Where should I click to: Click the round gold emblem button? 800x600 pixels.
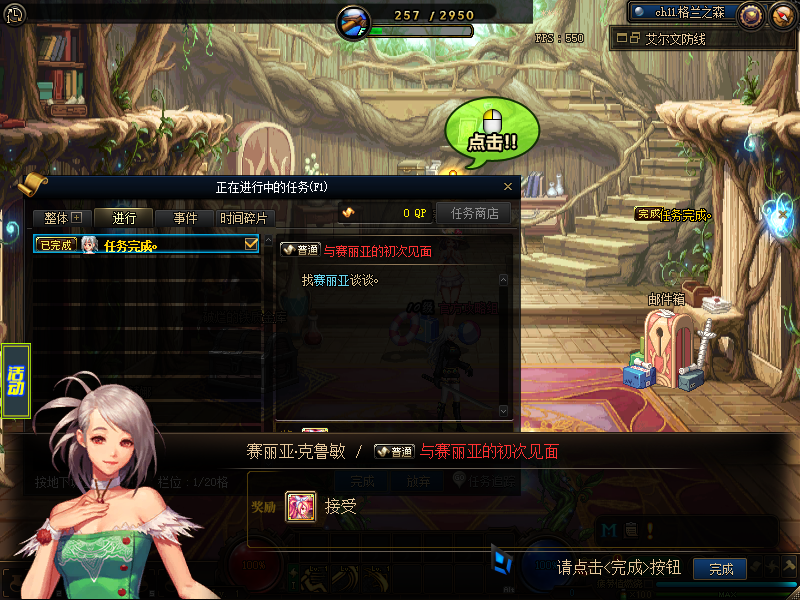(752, 14)
